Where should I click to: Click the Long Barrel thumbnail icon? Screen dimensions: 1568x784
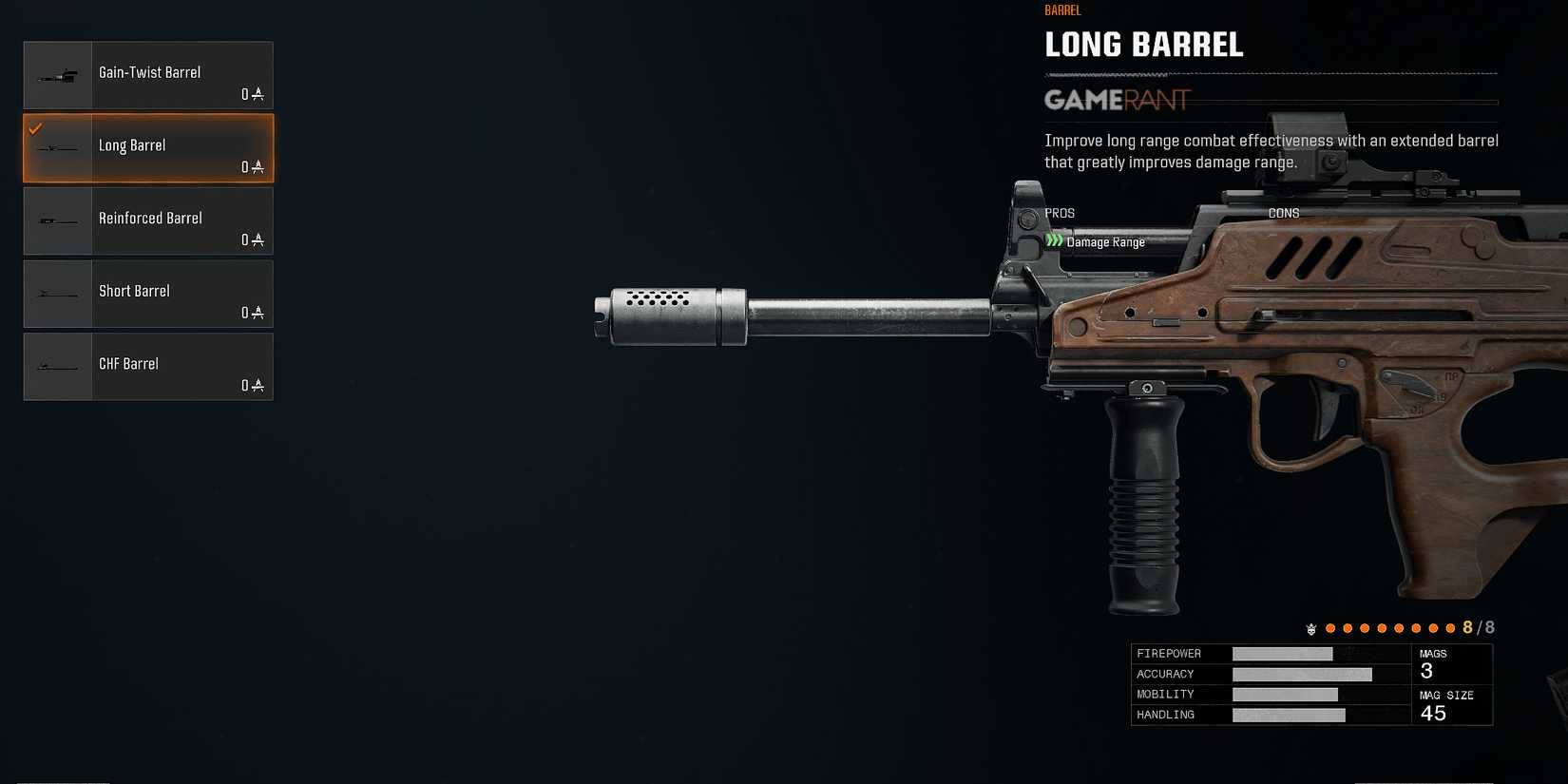(x=57, y=147)
